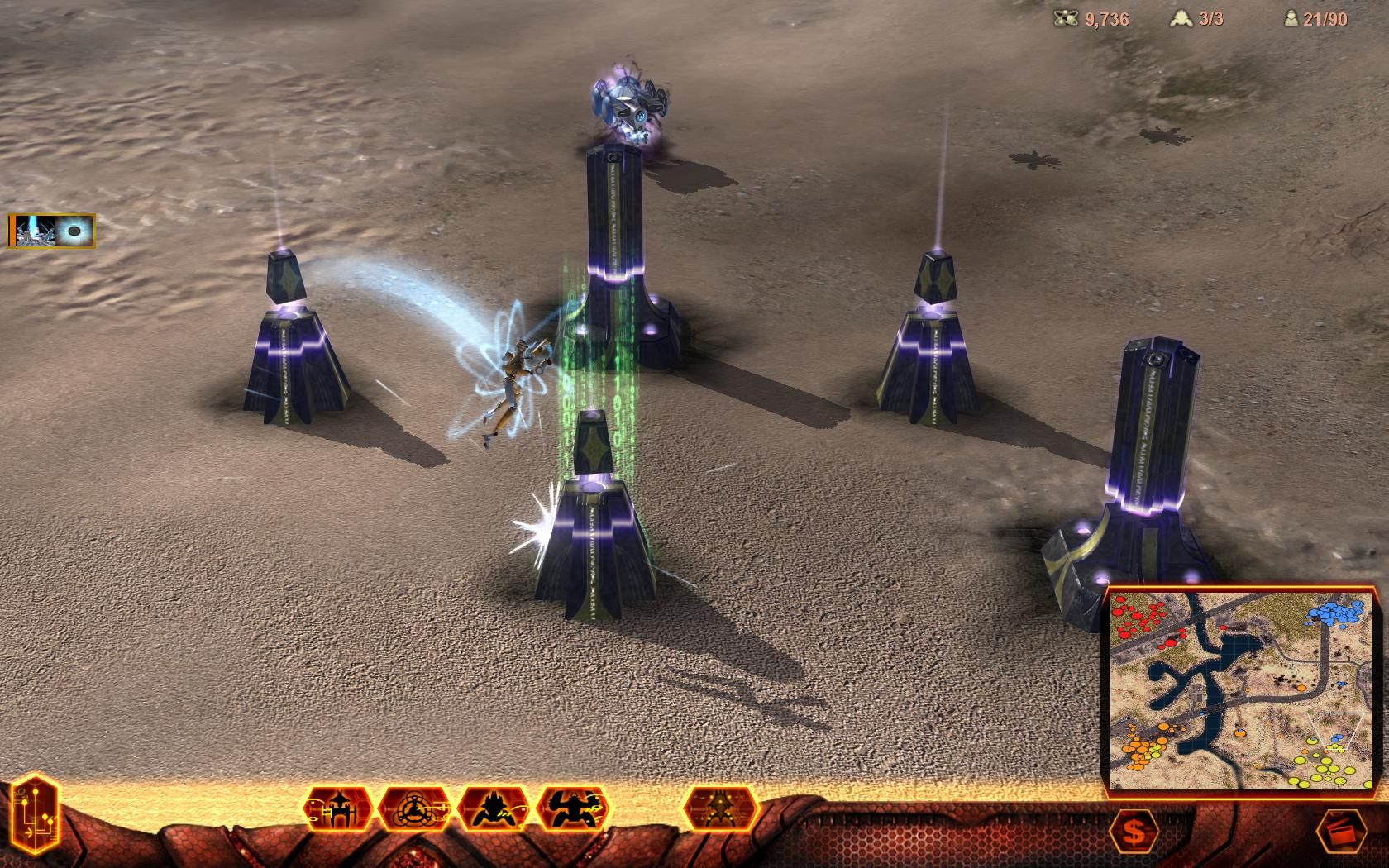Select the black hole vortex power icon
The image size is (1389, 868).
pyautogui.click(x=74, y=231)
